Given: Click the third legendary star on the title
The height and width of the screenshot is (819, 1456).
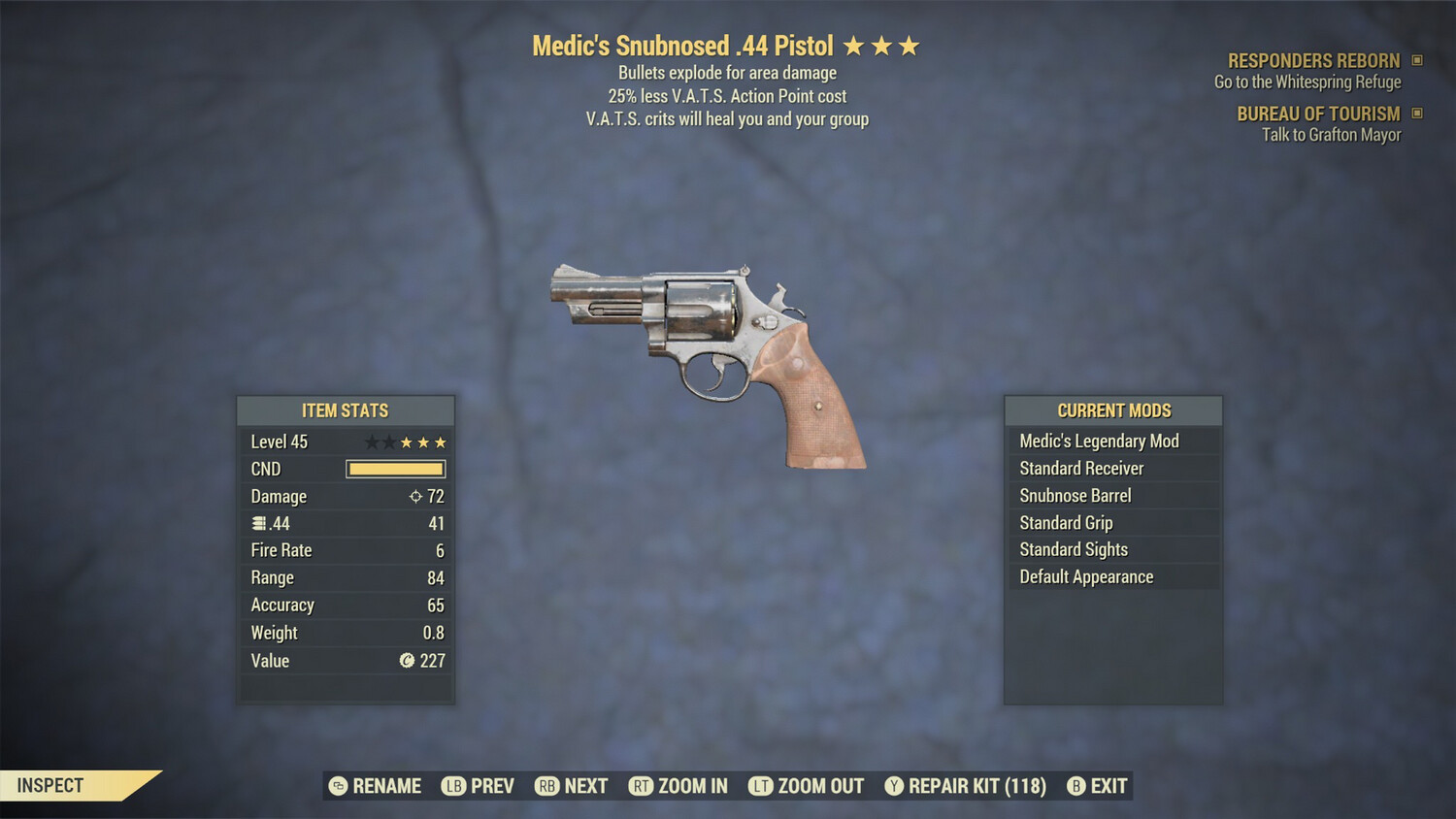Looking at the screenshot, I should 910,44.
